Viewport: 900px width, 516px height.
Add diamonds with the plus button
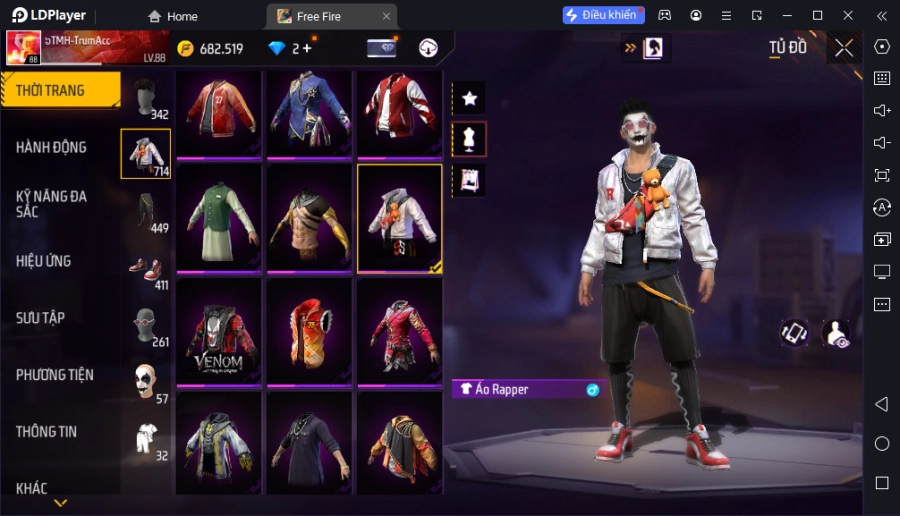[x=306, y=48]
